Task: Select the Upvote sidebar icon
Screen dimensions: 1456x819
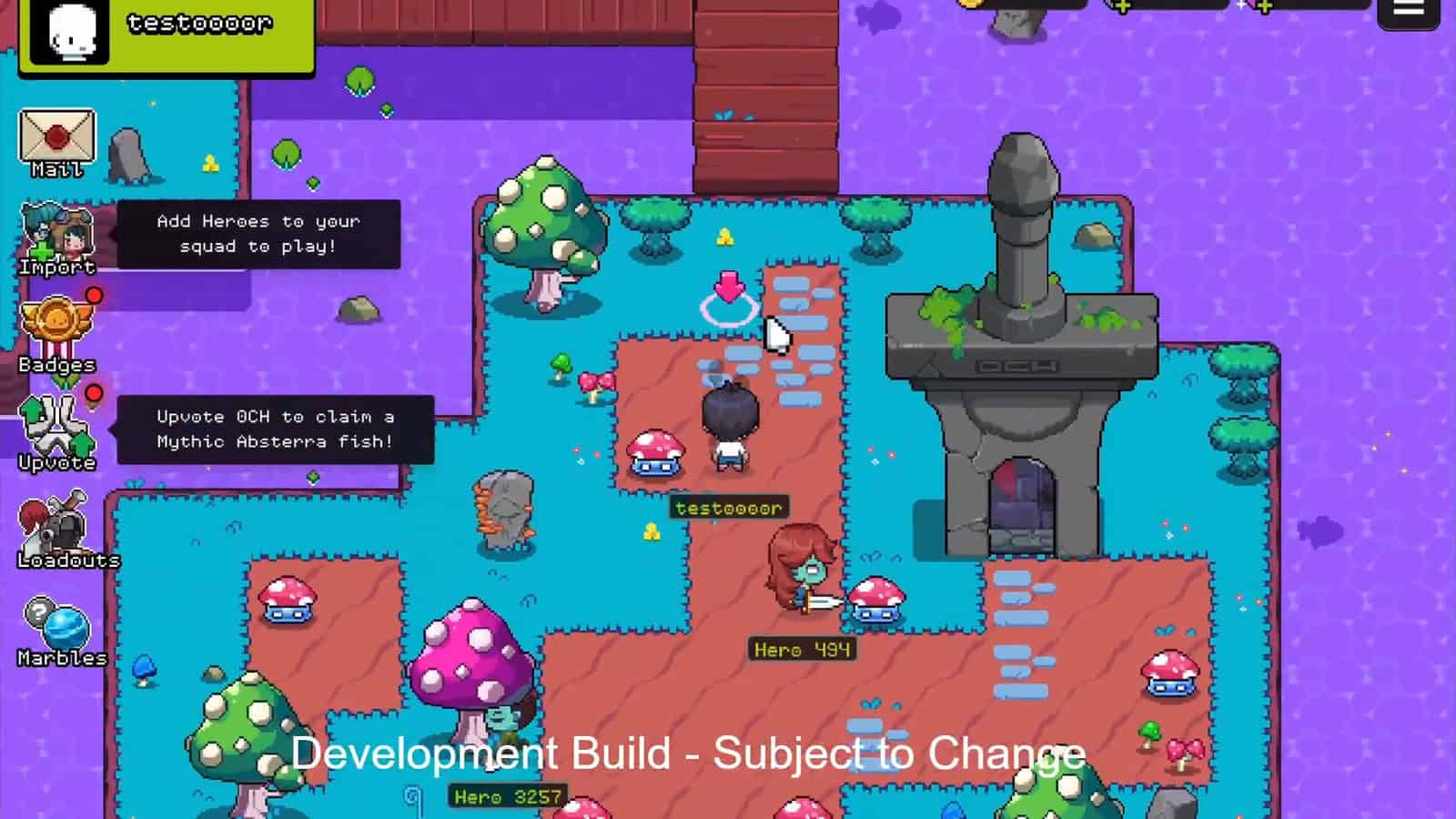Action: pos(56,426)
